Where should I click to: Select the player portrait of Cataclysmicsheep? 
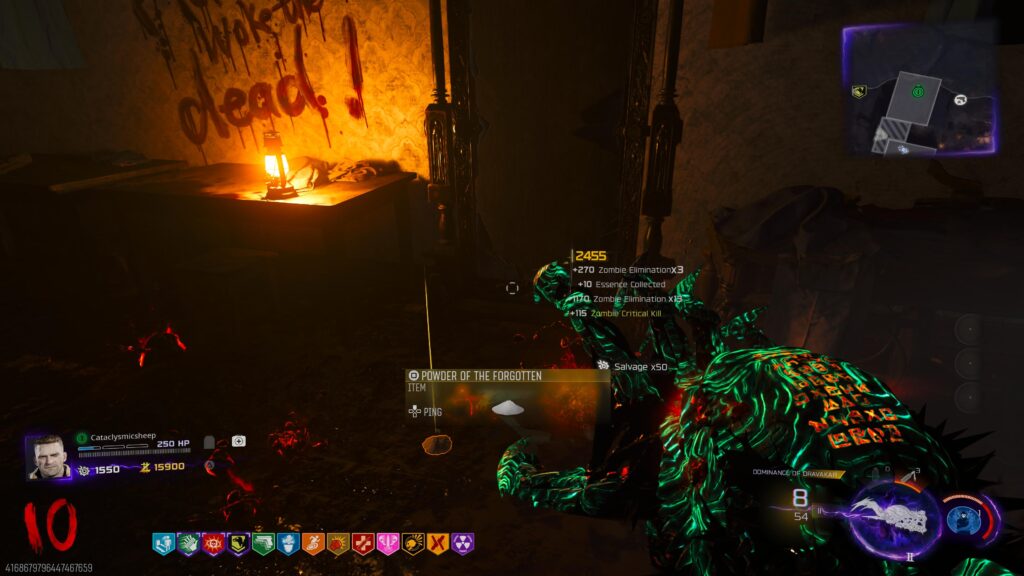point(46,456)
